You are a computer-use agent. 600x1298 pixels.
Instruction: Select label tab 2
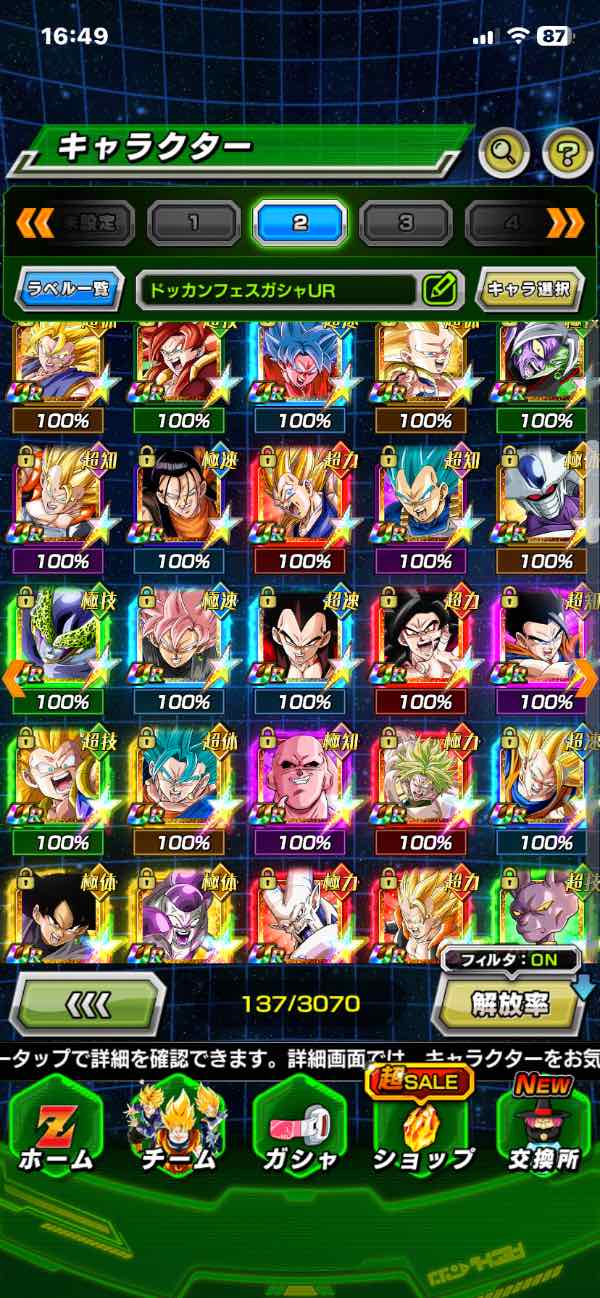tap(299, 222)
